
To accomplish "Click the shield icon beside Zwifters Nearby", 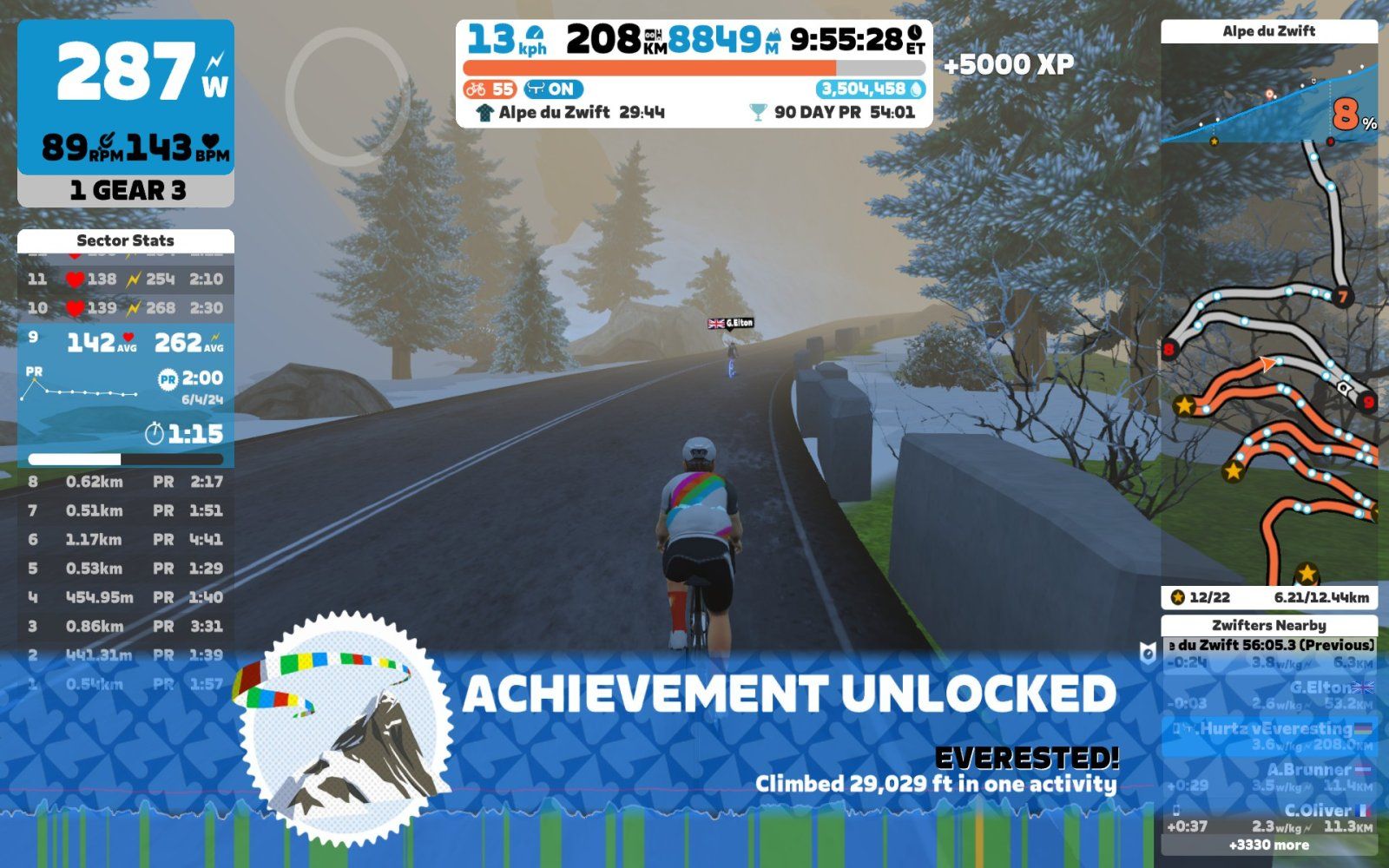I will click(1148, 654).
